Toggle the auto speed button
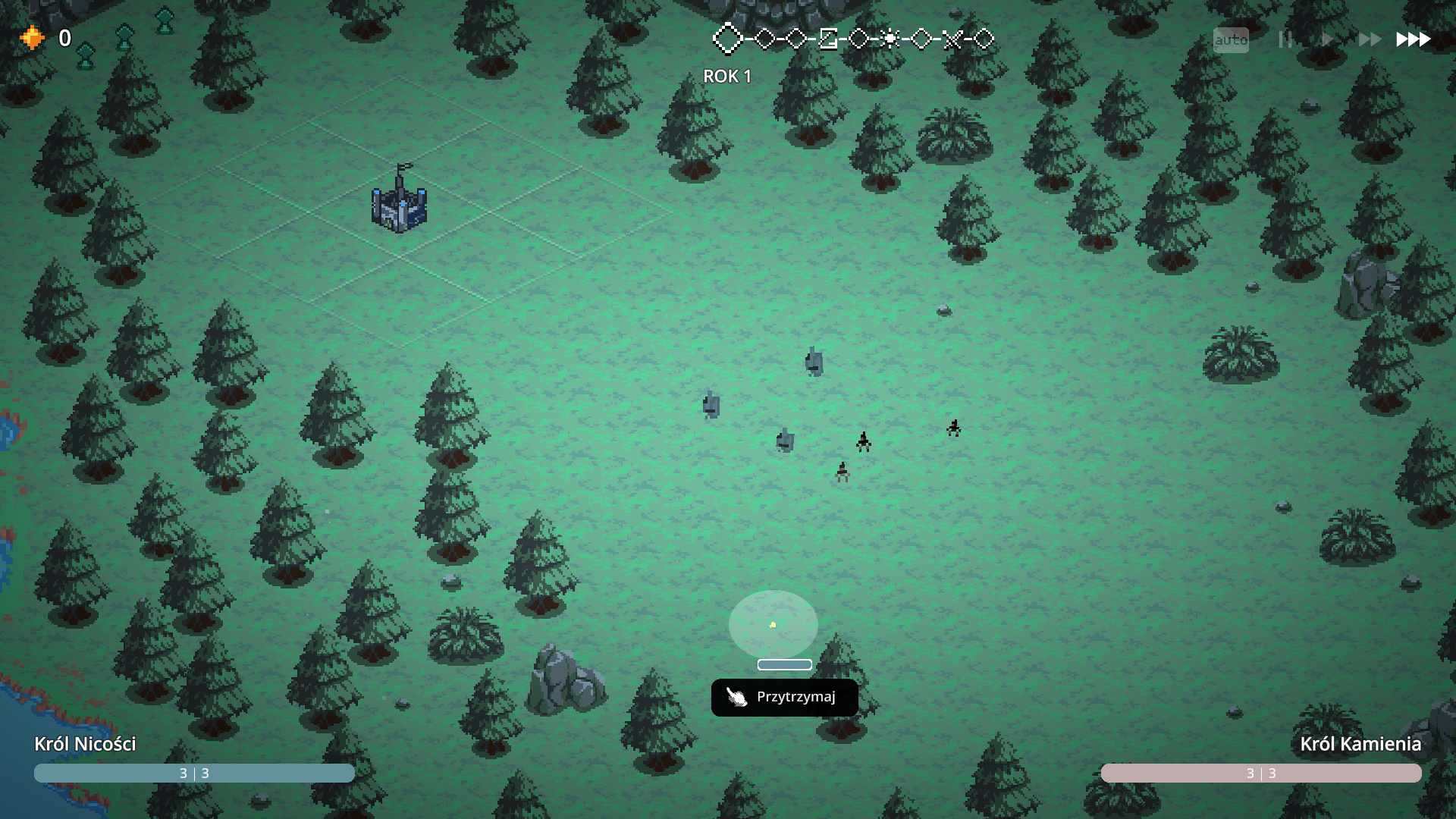The image size is (1456, 819). click(x=1230, y=39)
